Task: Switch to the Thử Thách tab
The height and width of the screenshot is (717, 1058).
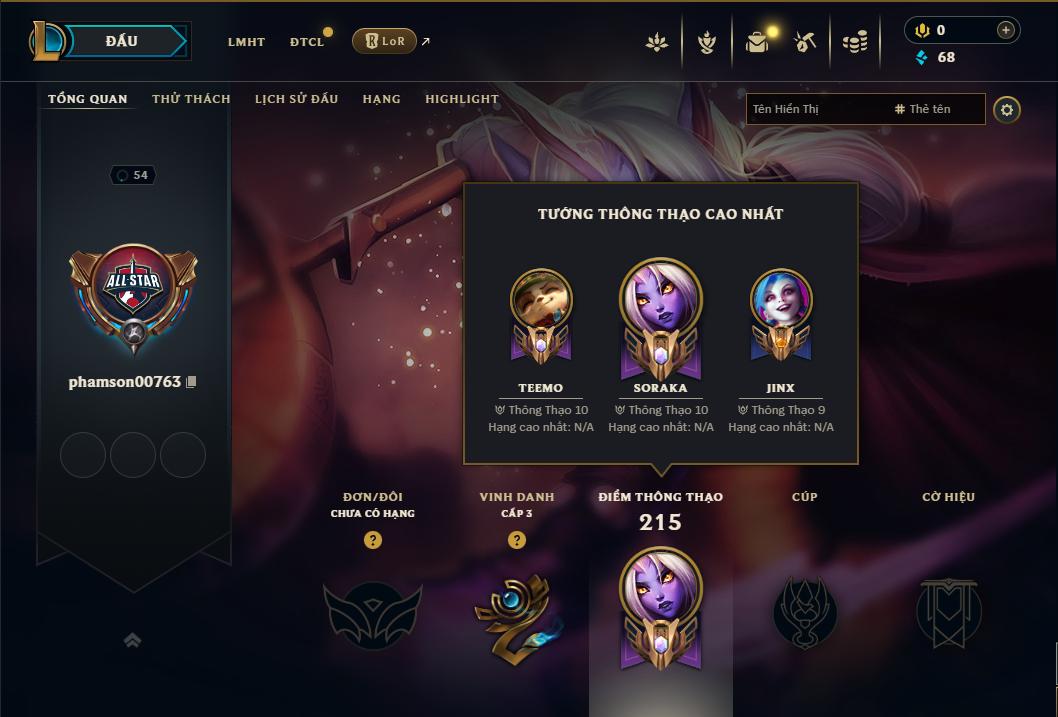Action: 191,99
